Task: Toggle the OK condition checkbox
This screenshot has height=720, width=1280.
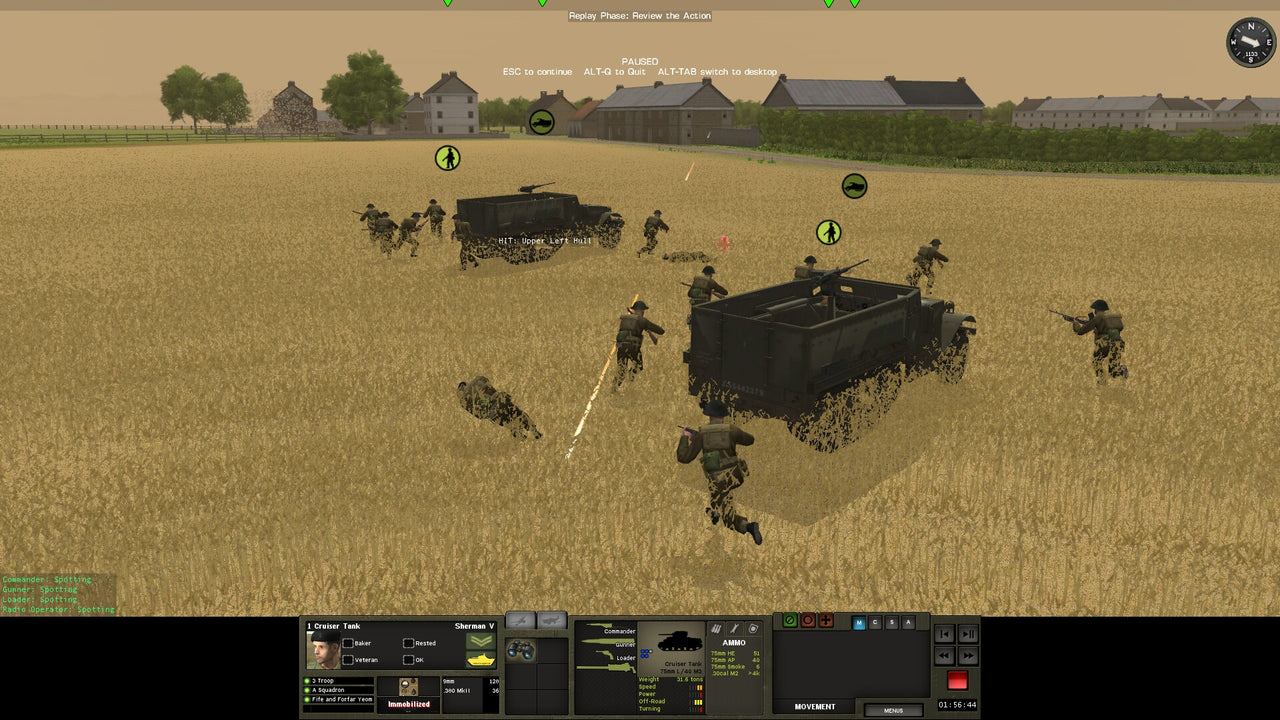Action: [408, 660]
